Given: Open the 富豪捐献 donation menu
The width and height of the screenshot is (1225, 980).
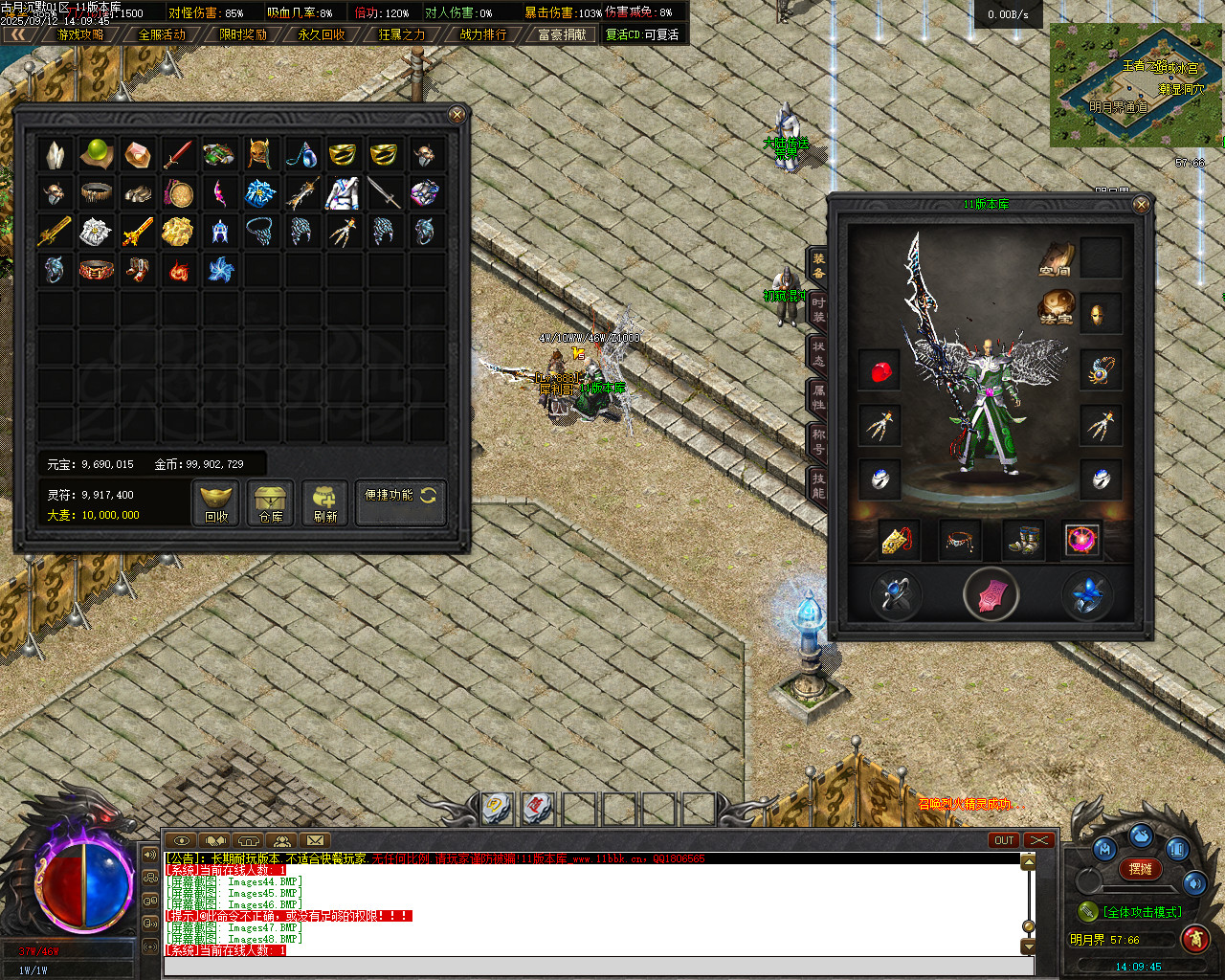Looking at the screenshot, I should pos(562,34).
